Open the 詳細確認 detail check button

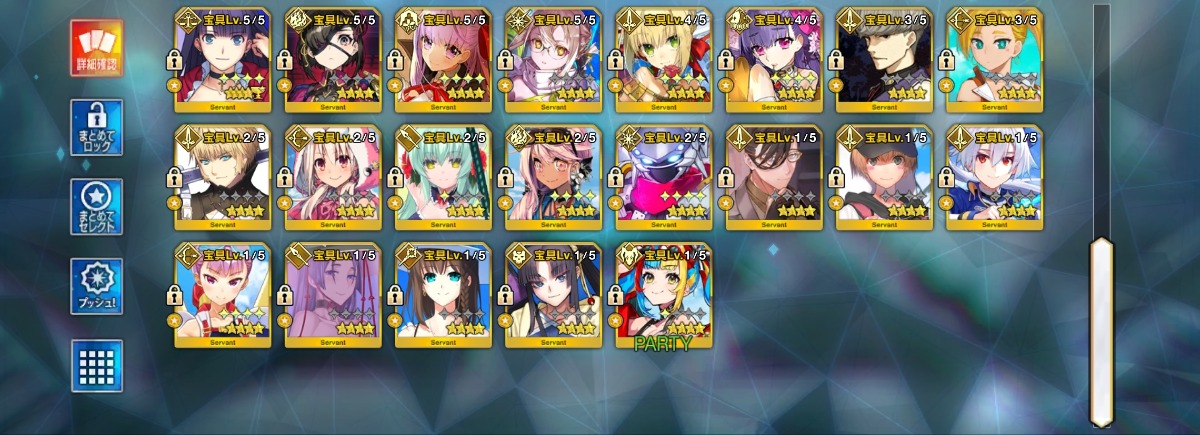(97, 48)
